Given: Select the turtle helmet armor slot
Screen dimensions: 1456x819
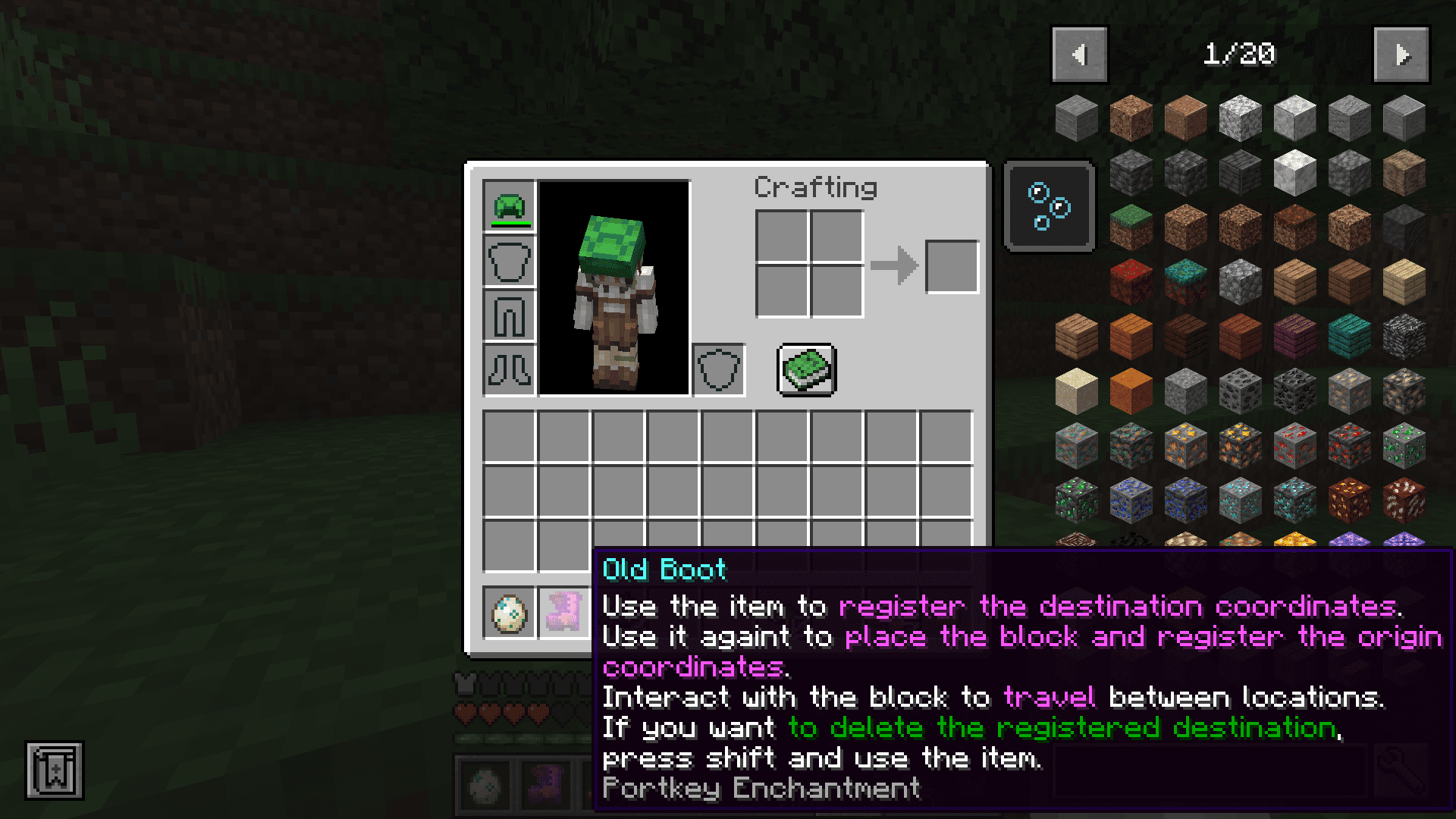Looking at the screenshot, I should pos(509,206).
